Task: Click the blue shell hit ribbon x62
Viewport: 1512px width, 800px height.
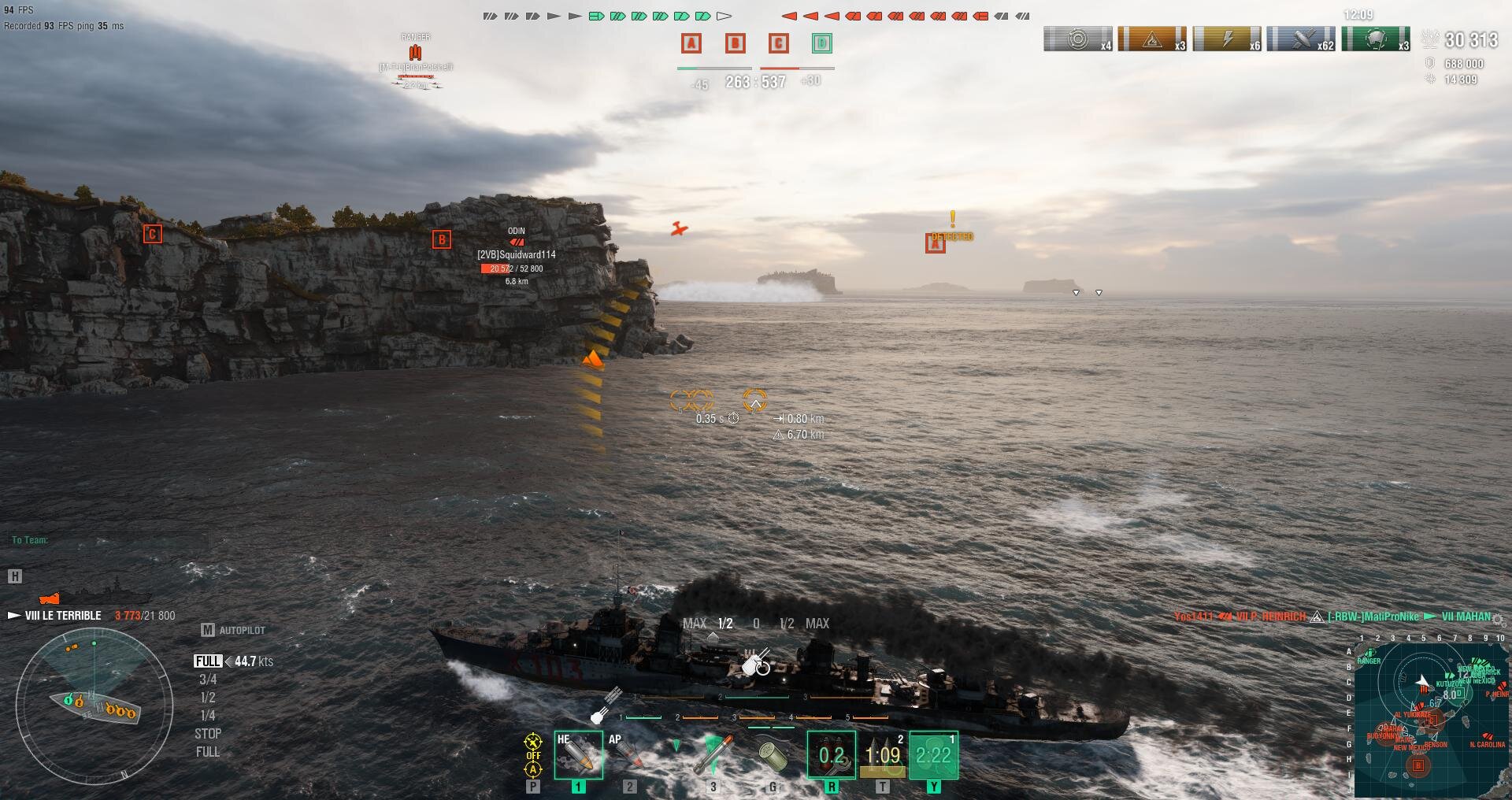Action: pos(1301,39)
